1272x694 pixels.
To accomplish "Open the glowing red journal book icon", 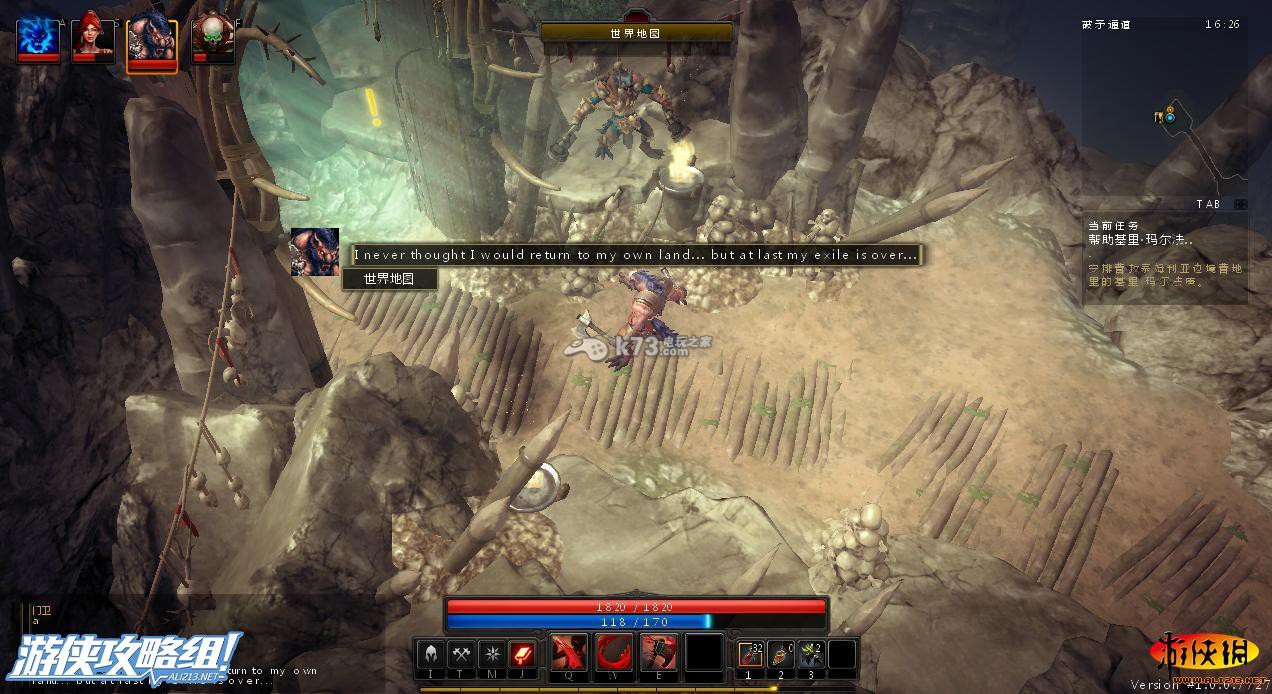I will pyautogui.click(x=521, y=654).
